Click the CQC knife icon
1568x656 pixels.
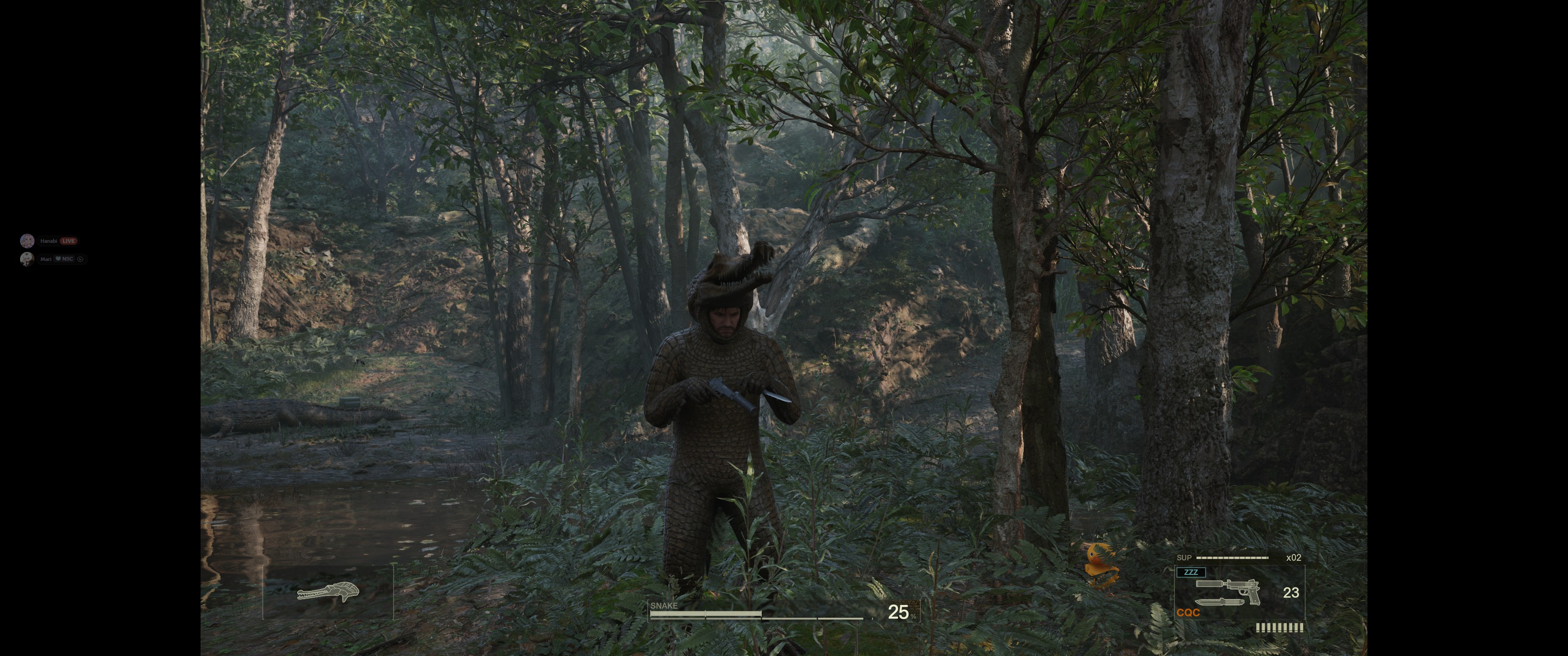(1219, 602)
